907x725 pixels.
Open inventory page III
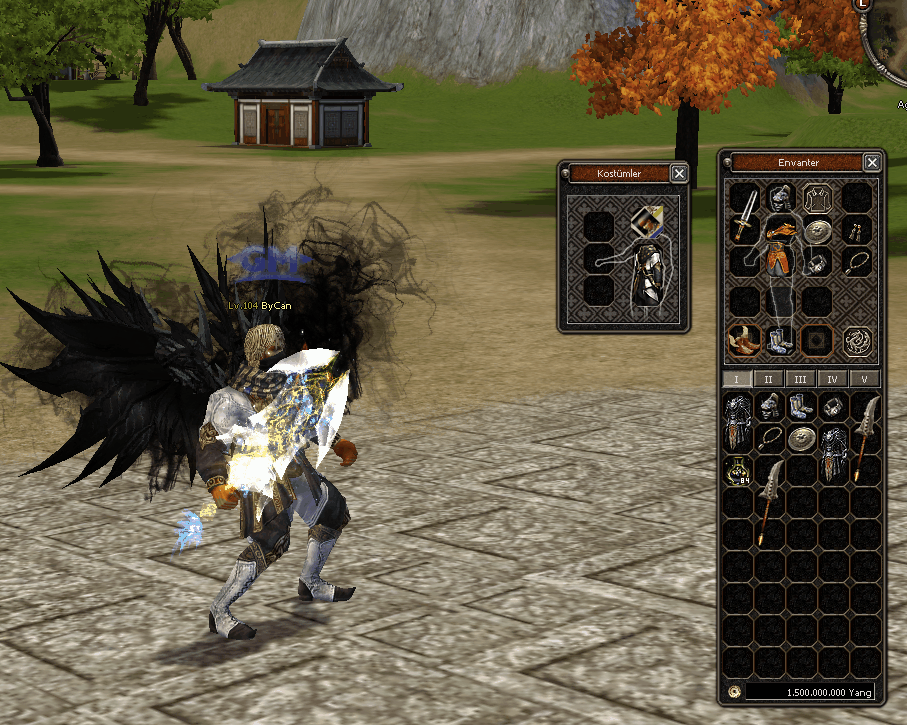(x=800, y=379)
